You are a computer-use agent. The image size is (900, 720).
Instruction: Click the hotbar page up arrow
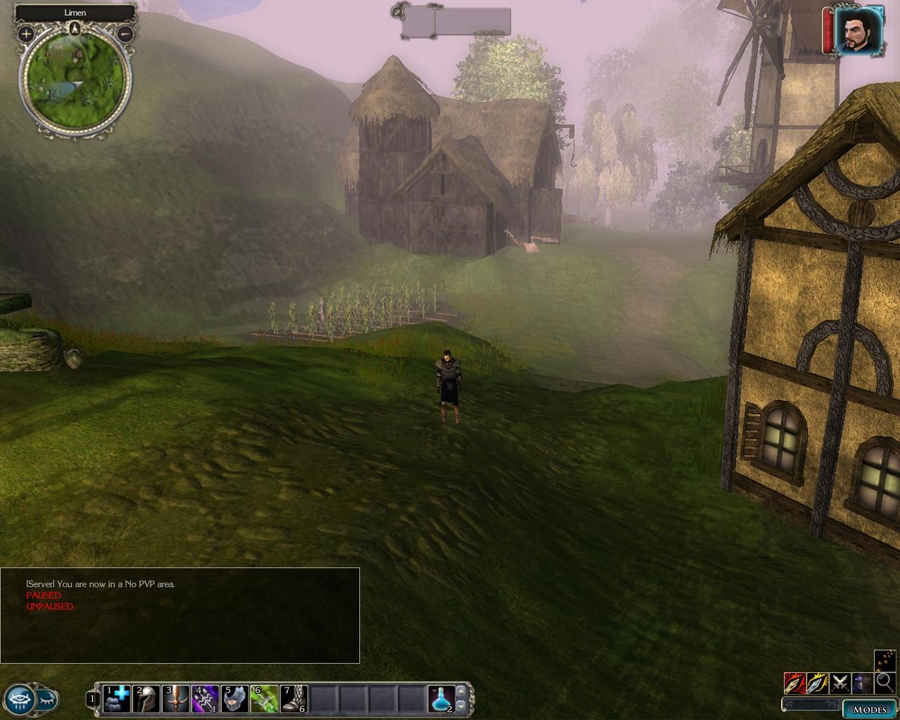pos(462,691)
